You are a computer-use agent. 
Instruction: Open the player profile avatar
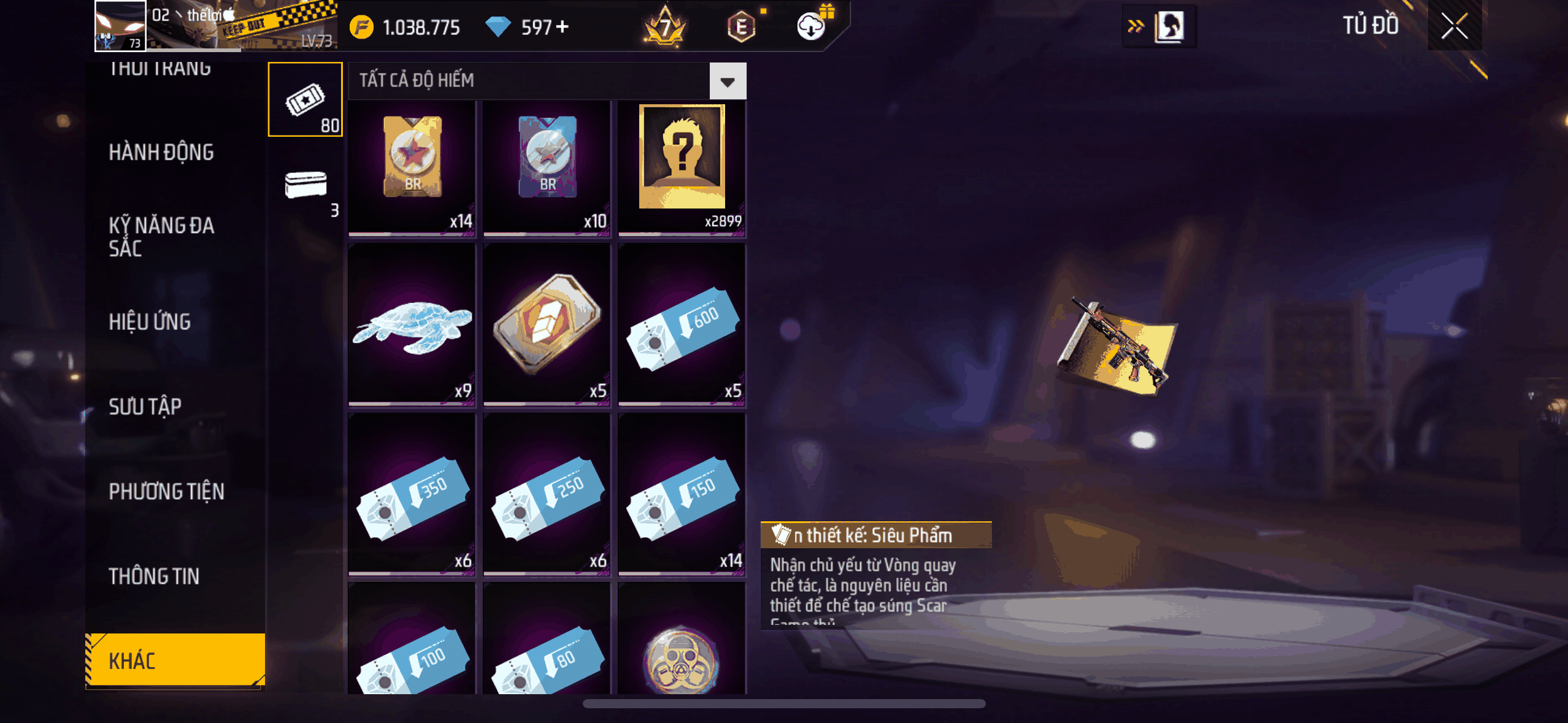[120, 26]
